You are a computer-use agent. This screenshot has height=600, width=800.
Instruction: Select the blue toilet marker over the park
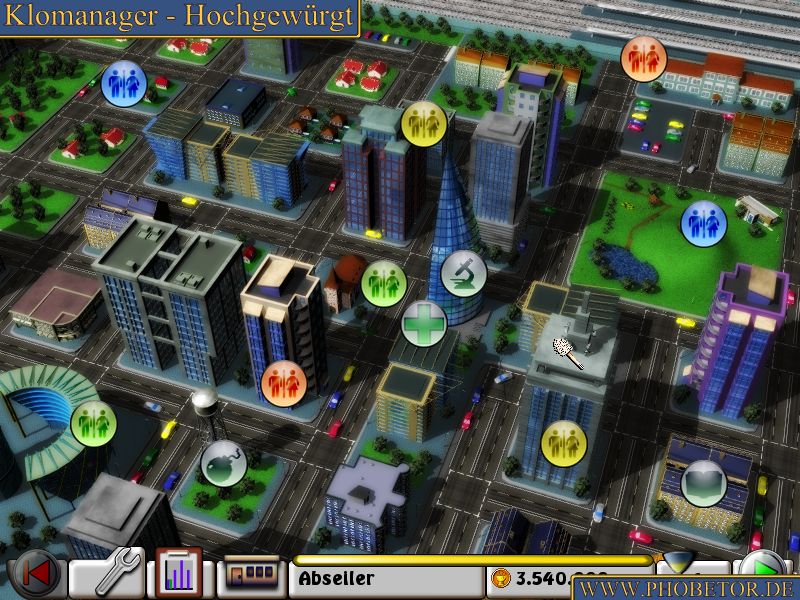coord(702,223)
